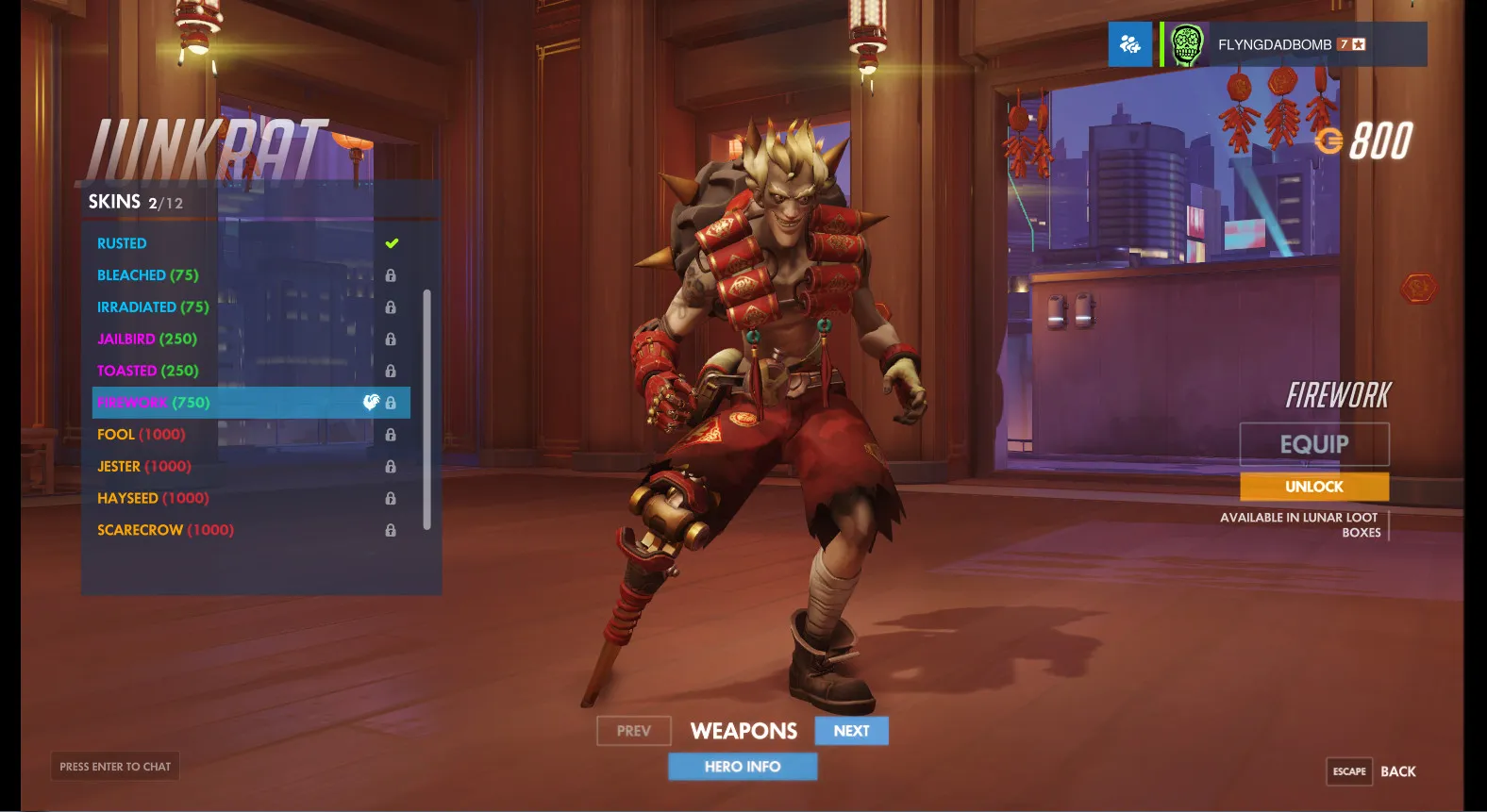Unlock the Firework skin
The width and height of the screenshot is (1487, 812).
pyautogui.click(x=1313, y=487)
